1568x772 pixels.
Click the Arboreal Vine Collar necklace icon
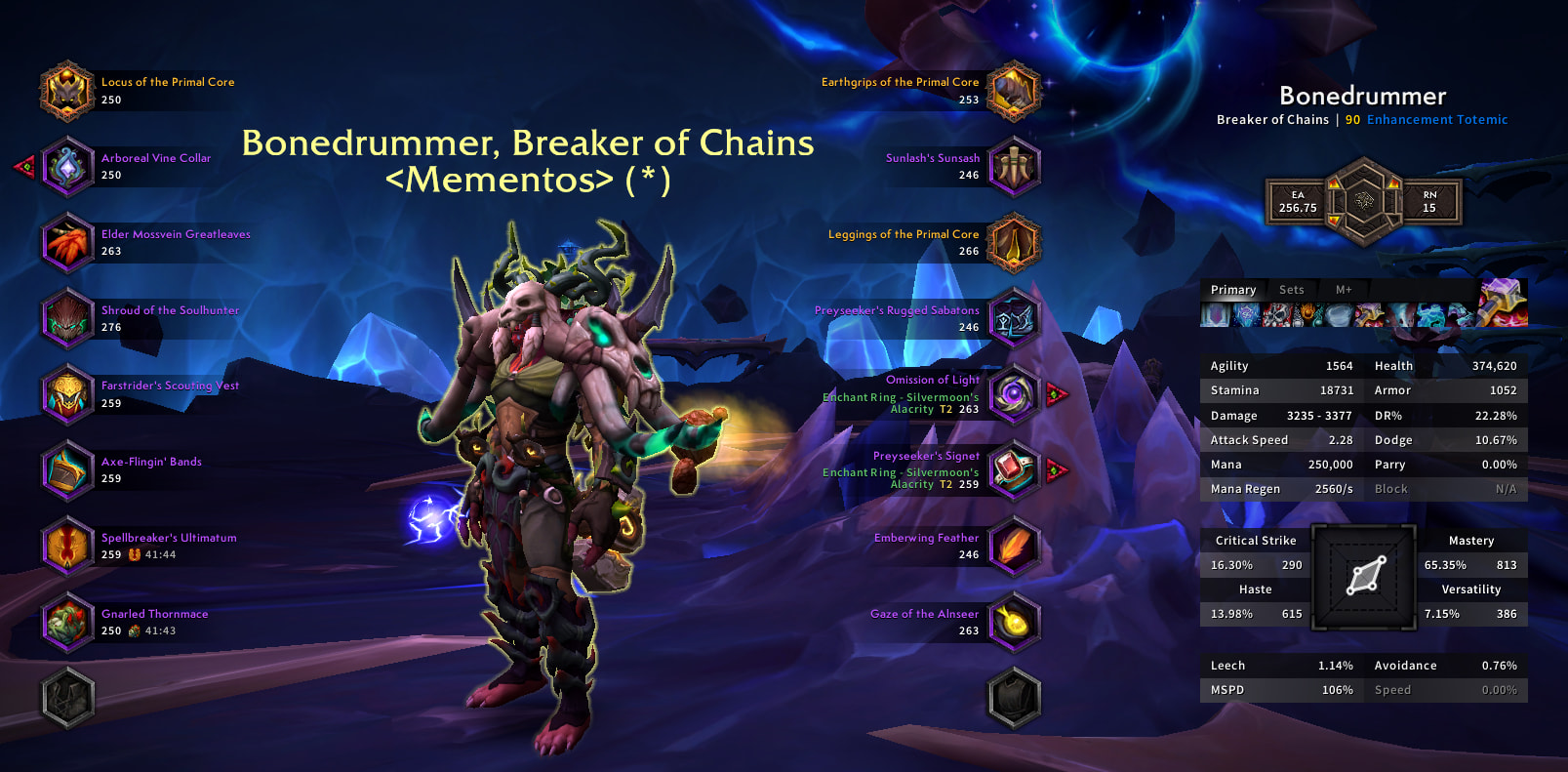point(66,167)
